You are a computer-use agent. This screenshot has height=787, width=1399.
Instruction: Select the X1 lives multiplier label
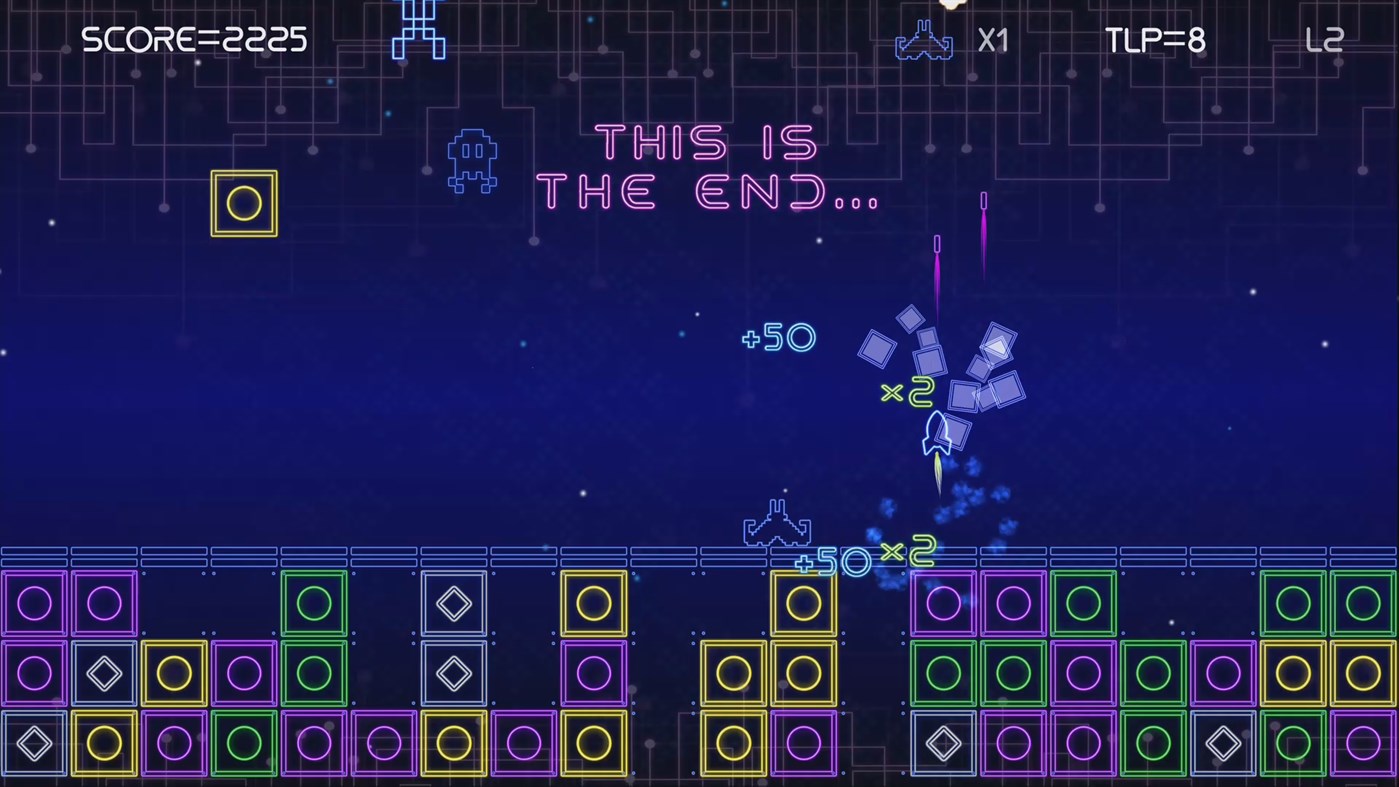(992, 41)
